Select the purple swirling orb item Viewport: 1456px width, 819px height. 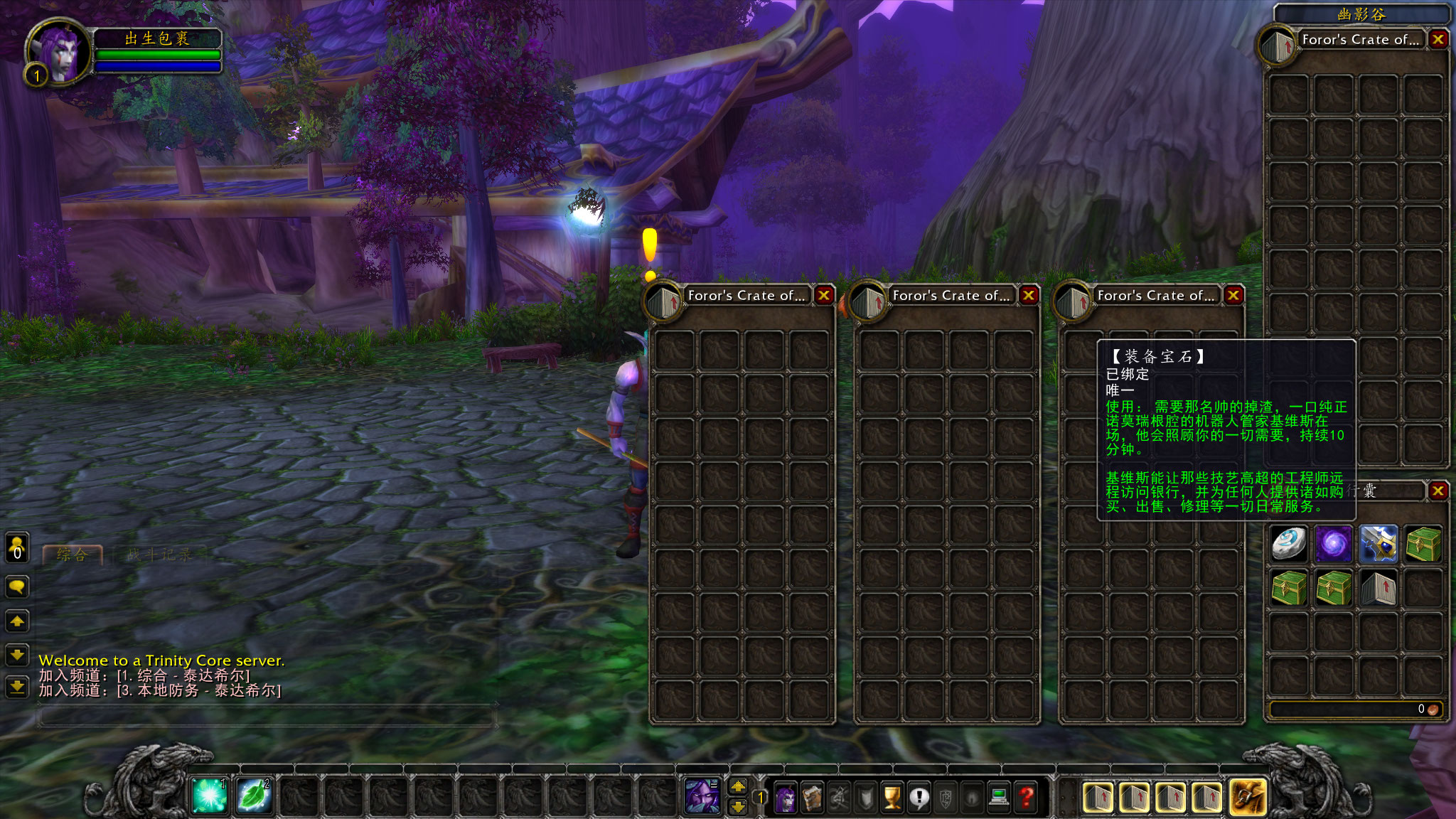pyautogui.click(x=1333, y=545)
